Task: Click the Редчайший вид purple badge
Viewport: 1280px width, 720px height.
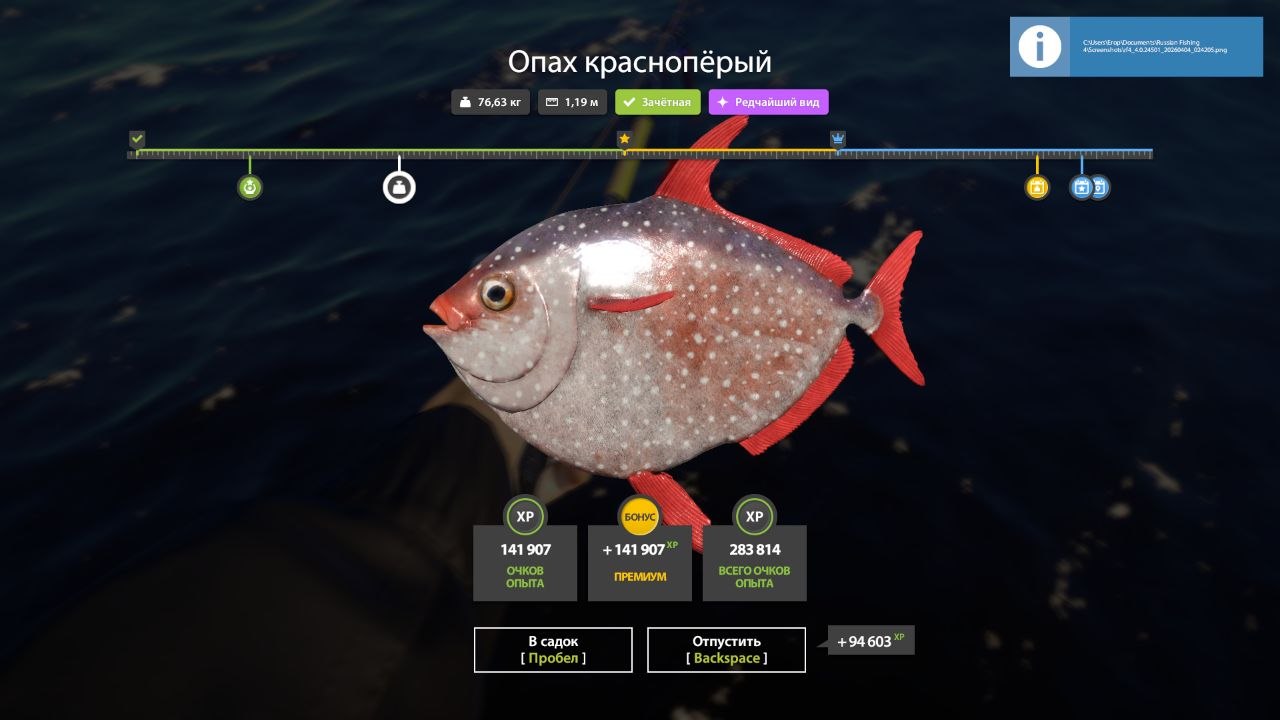Action: coord(768,102)
